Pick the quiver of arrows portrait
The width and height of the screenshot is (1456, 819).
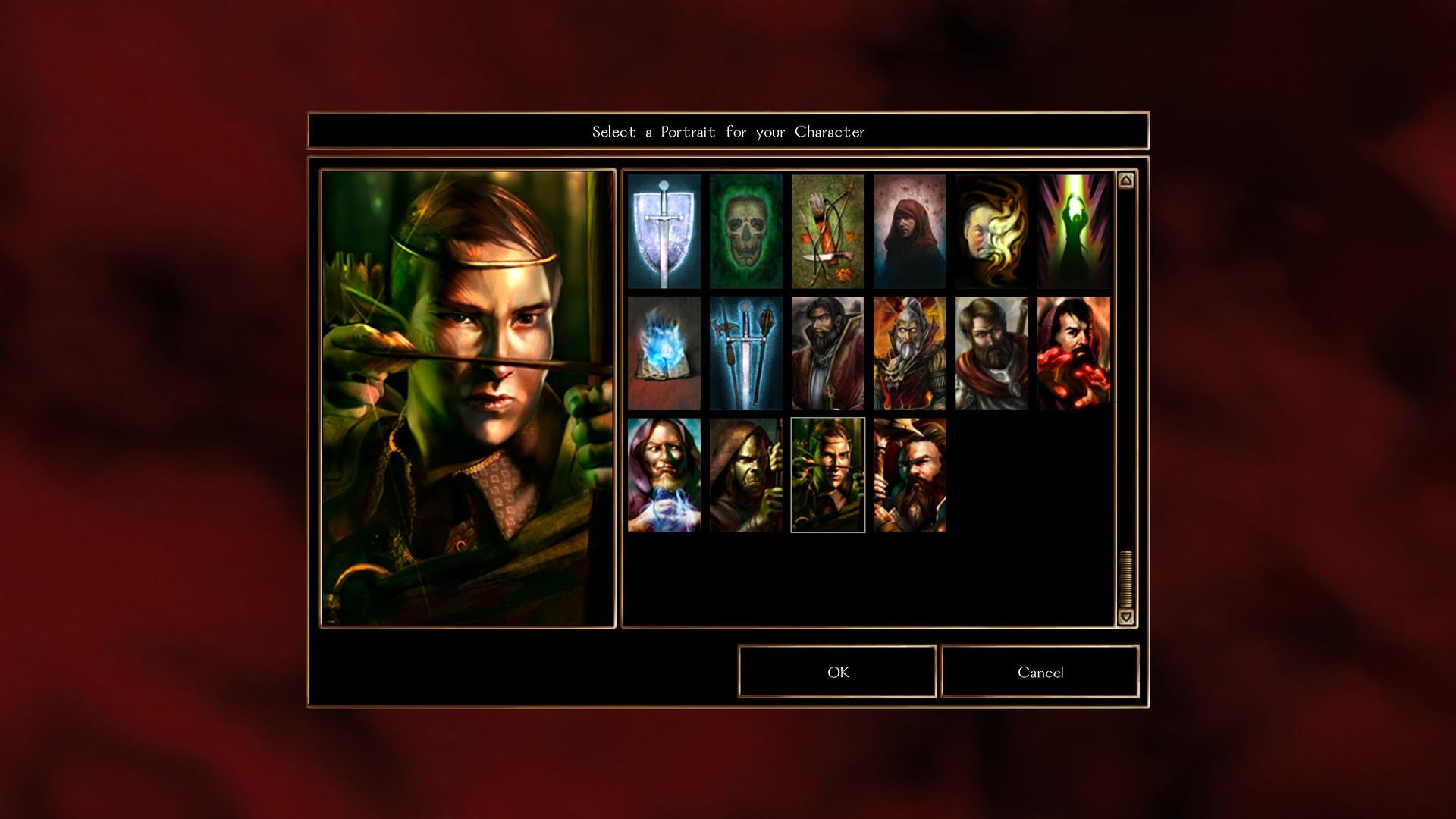[x=827, y=231]
